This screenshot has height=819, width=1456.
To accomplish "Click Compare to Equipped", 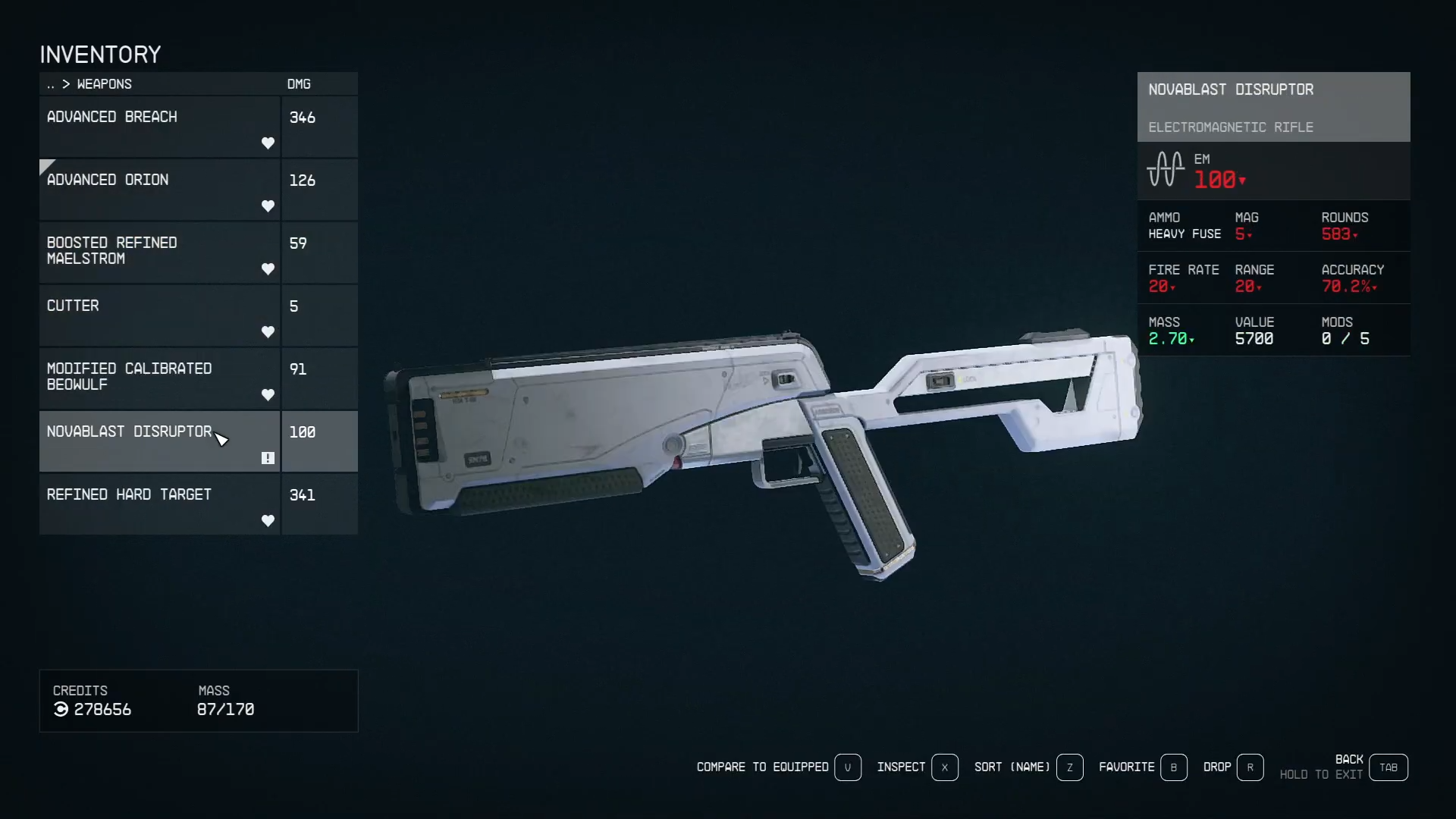I will pyautogui.click(x=762, y=767).
